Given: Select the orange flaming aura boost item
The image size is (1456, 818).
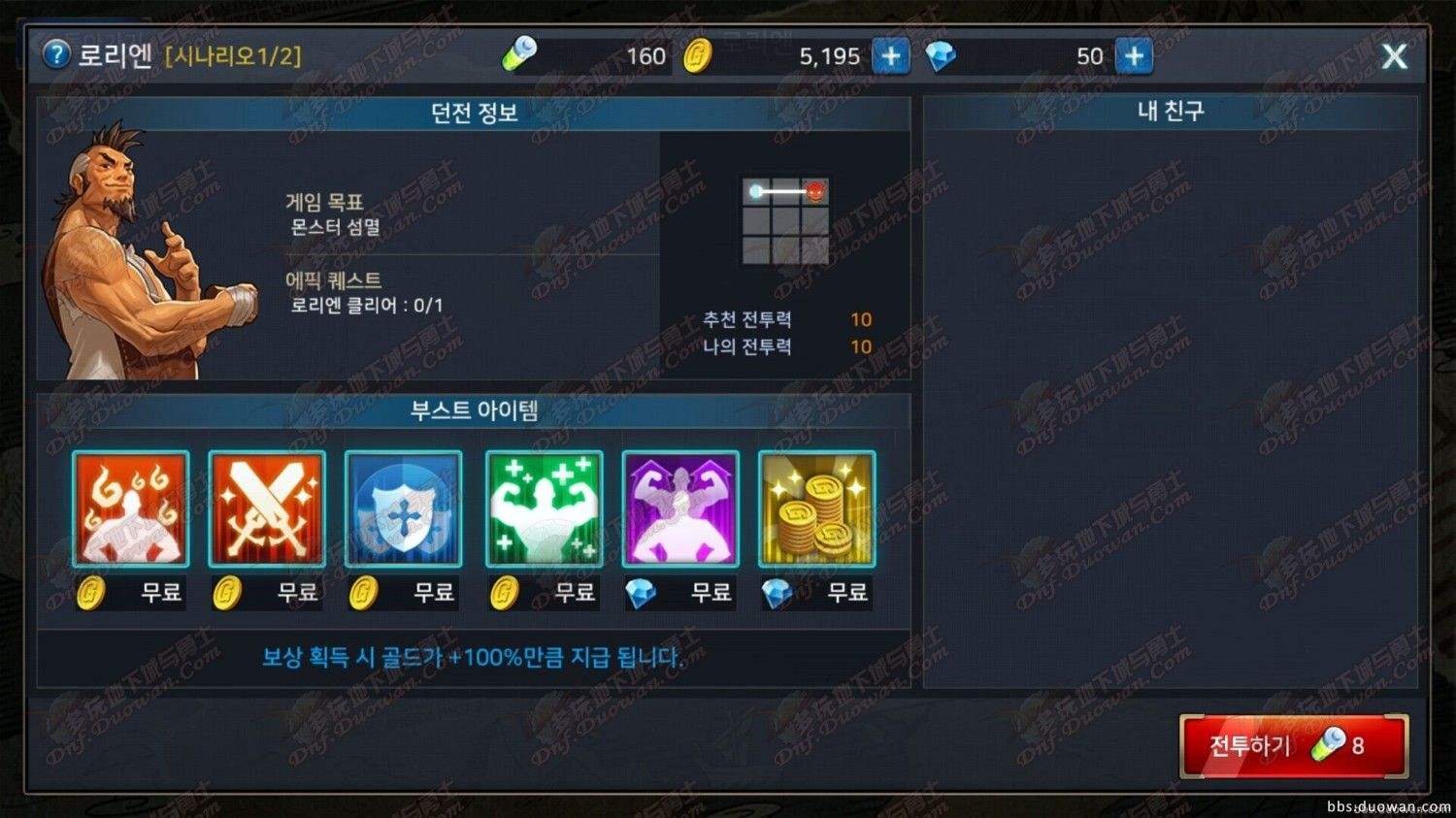Looking at the screenshot, I should (131, 509).
